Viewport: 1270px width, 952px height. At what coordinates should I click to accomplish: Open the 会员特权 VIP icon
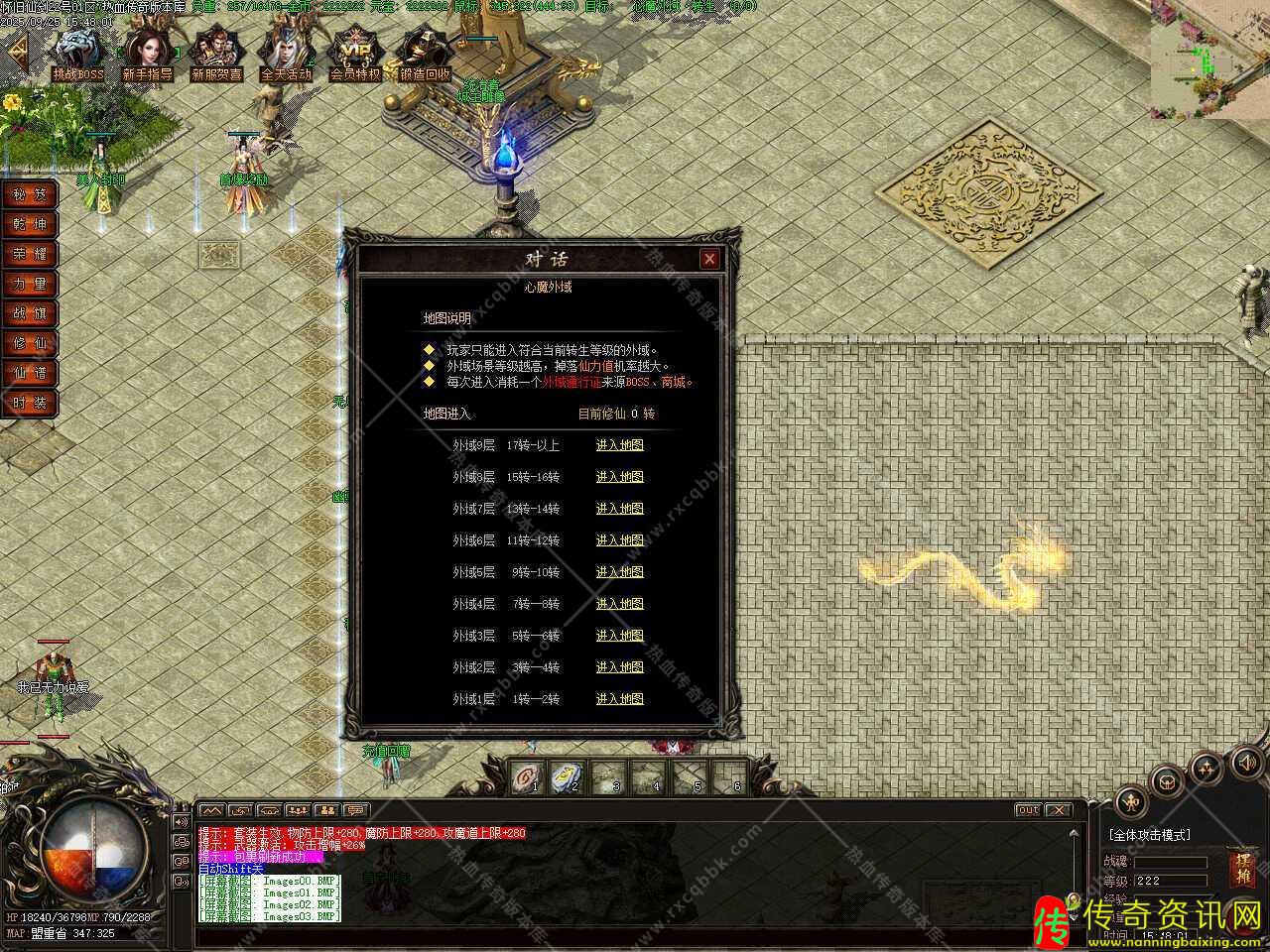(355, 52)
